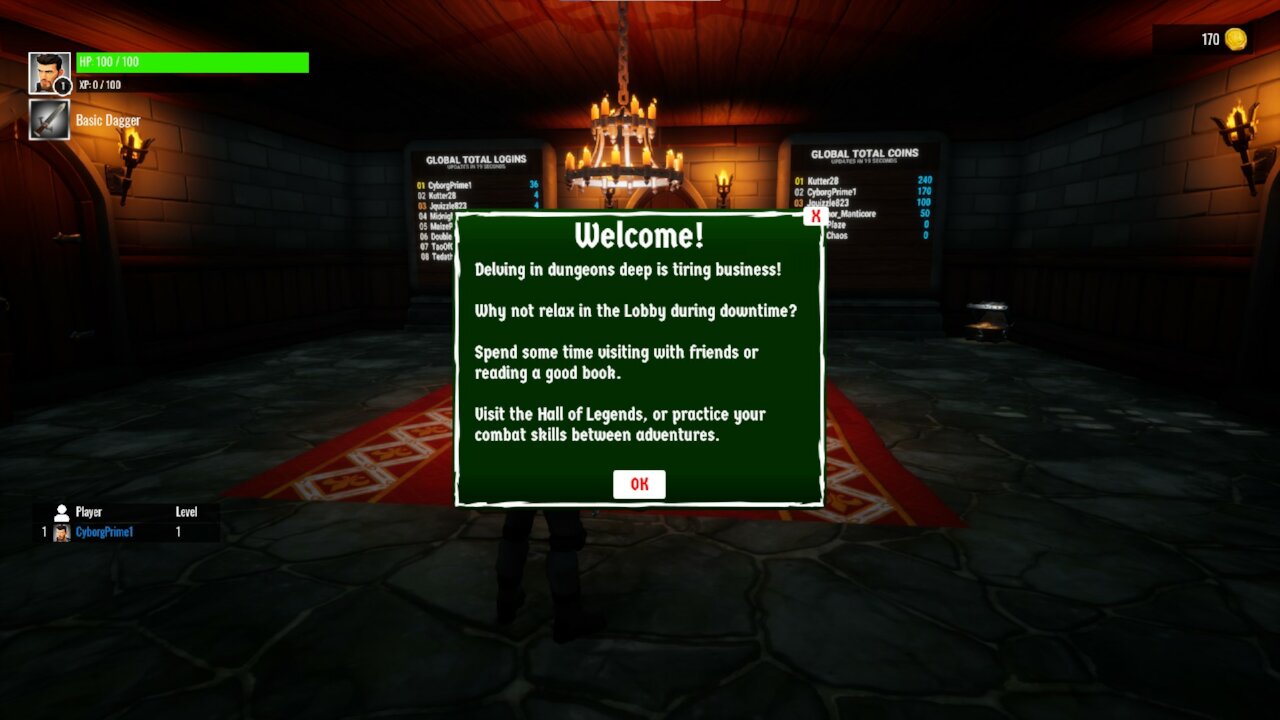The width and height of the screenshot is (1280, 720).
Task: Click OK to dismiss the Welcome dialog
Action: click(x=638, y=484)
